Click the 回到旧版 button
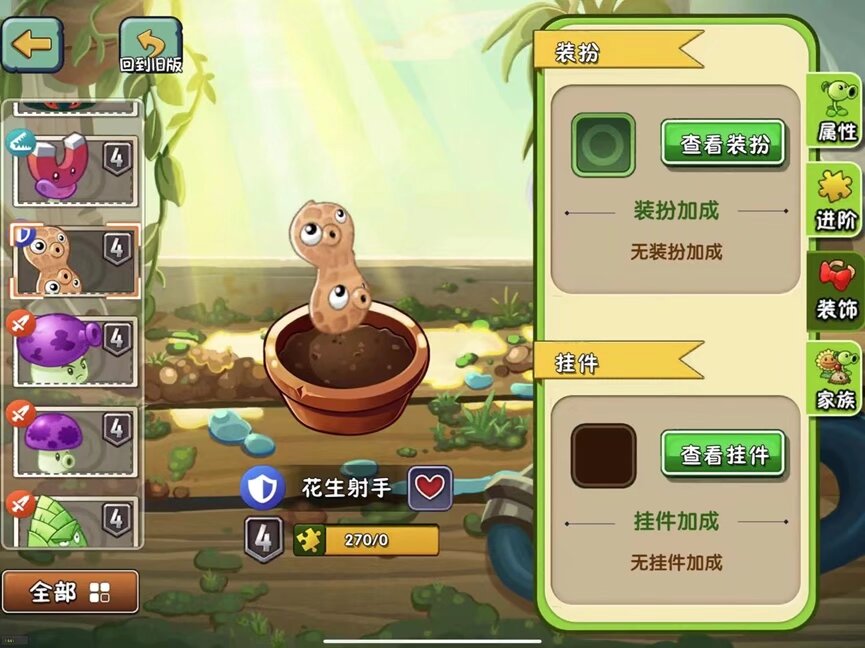Viewport: 865px width, 648px height. pos(150,45)
